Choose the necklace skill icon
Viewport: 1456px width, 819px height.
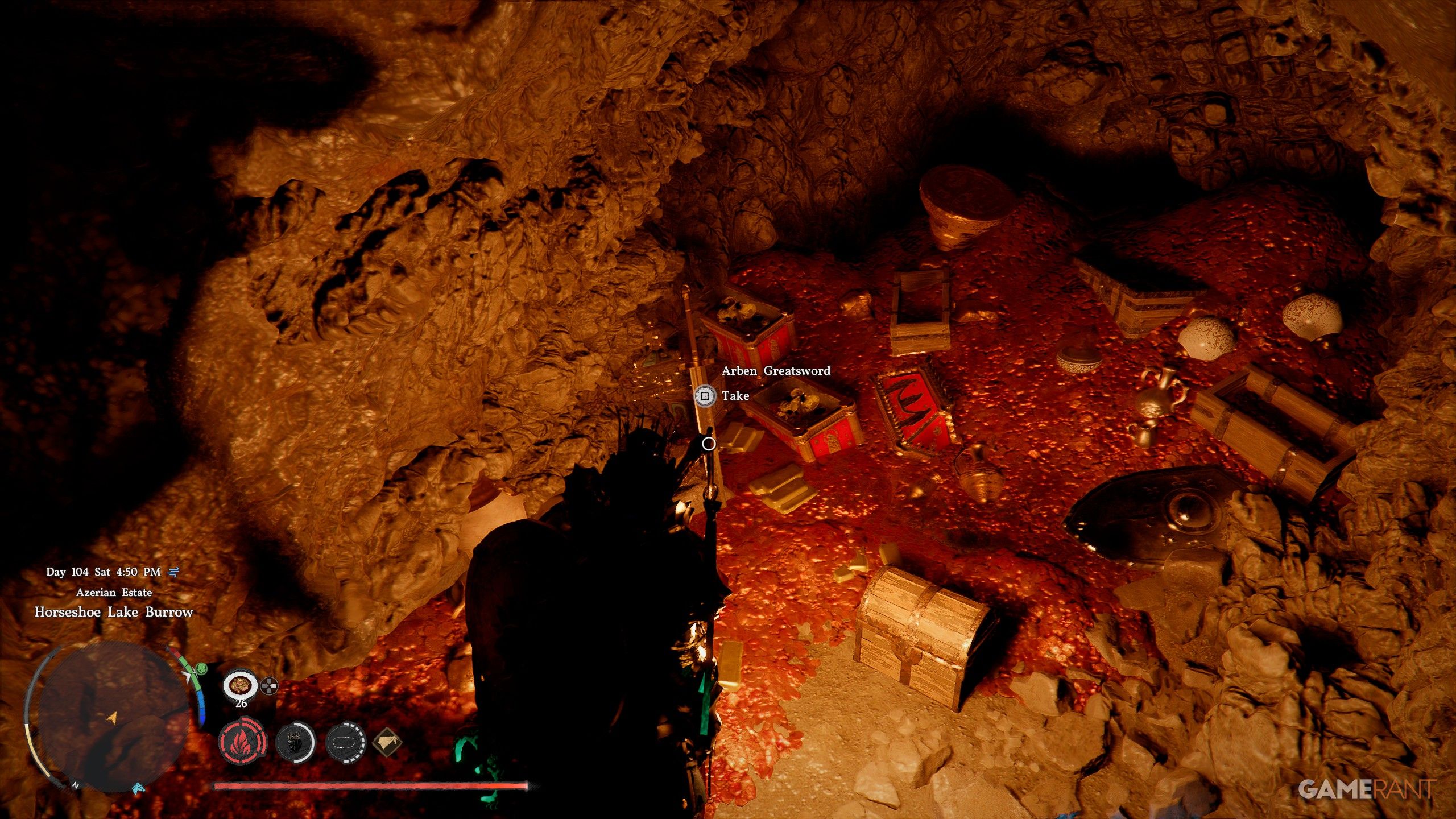click(x=346, y=742)
